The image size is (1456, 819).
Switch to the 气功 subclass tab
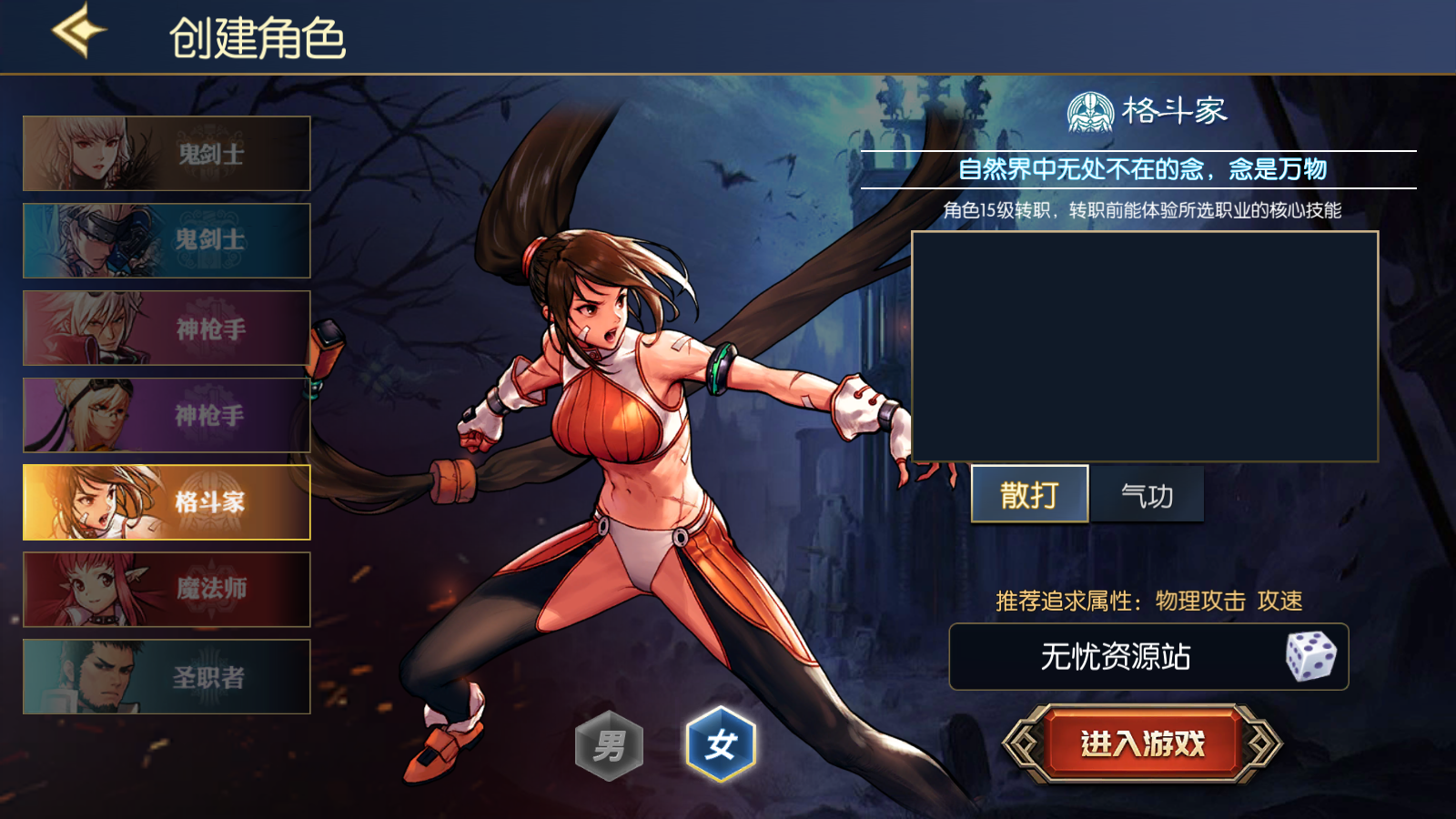pos(1147,495)
